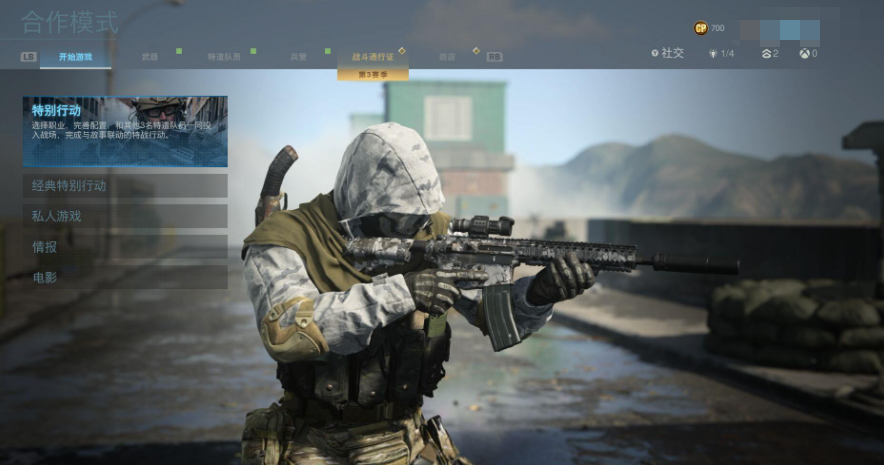This screenshot has height=465, width=884.
Task: Go to the 兵营 tab
Action: (x=298, y=57)
